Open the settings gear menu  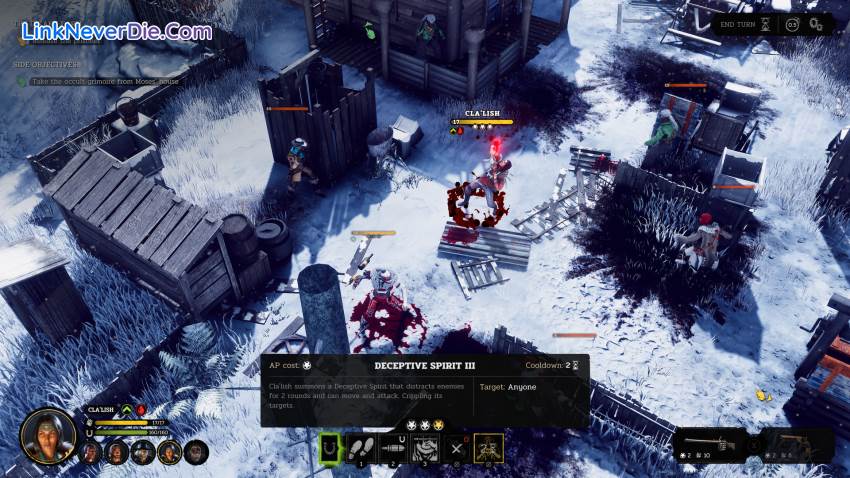tap(817, 24)
